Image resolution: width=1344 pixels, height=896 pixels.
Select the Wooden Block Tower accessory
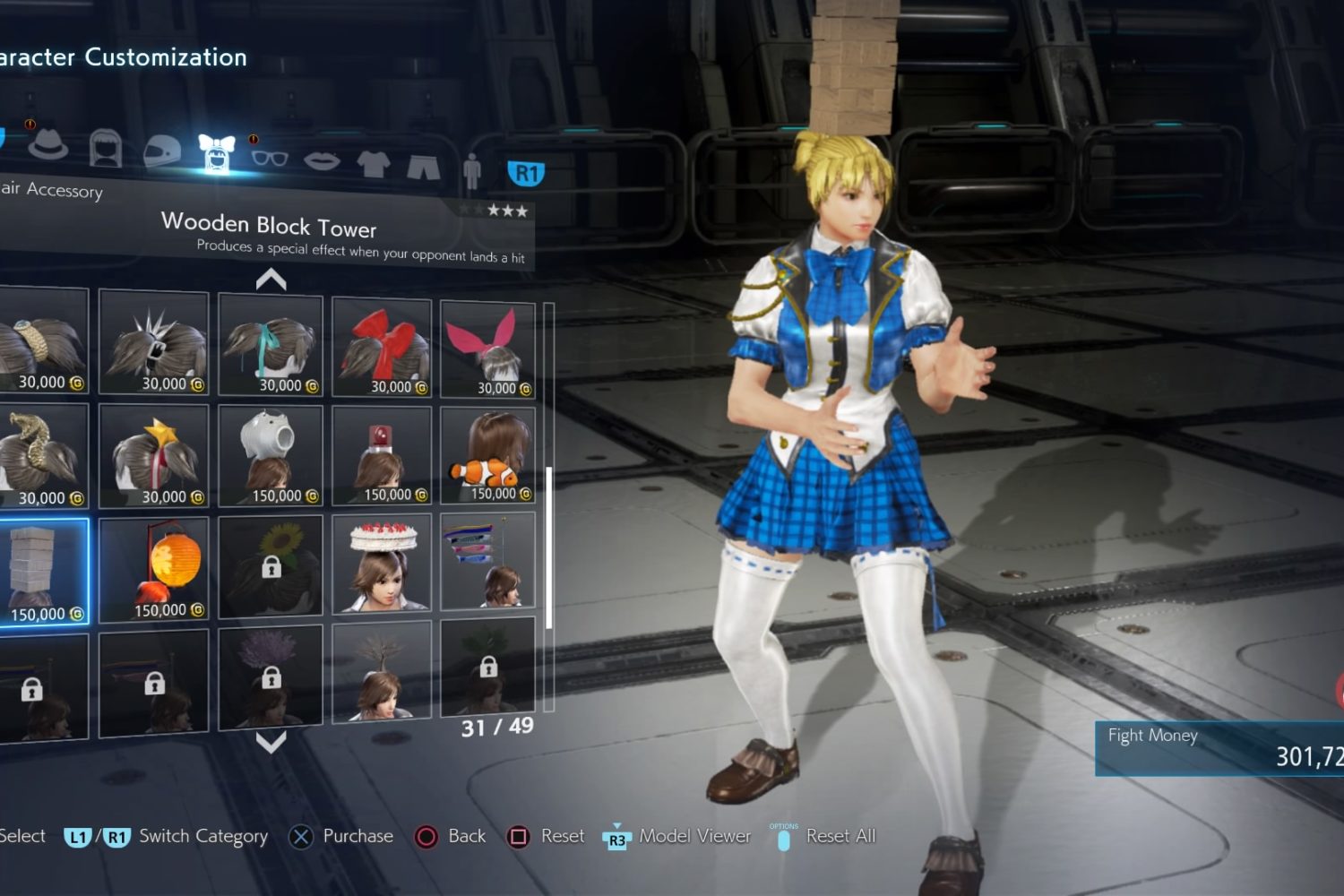(44, 573)
